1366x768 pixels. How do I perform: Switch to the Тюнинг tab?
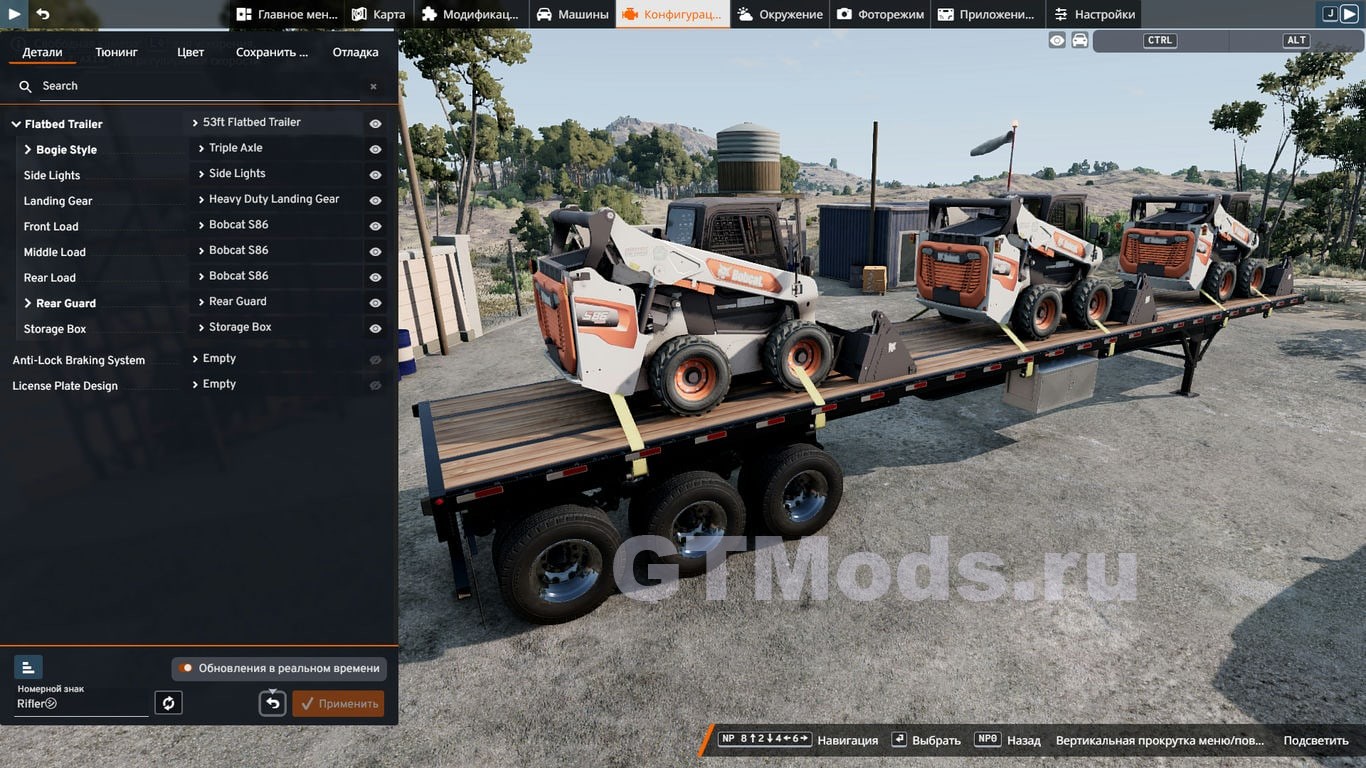click(x=117, y=52)
